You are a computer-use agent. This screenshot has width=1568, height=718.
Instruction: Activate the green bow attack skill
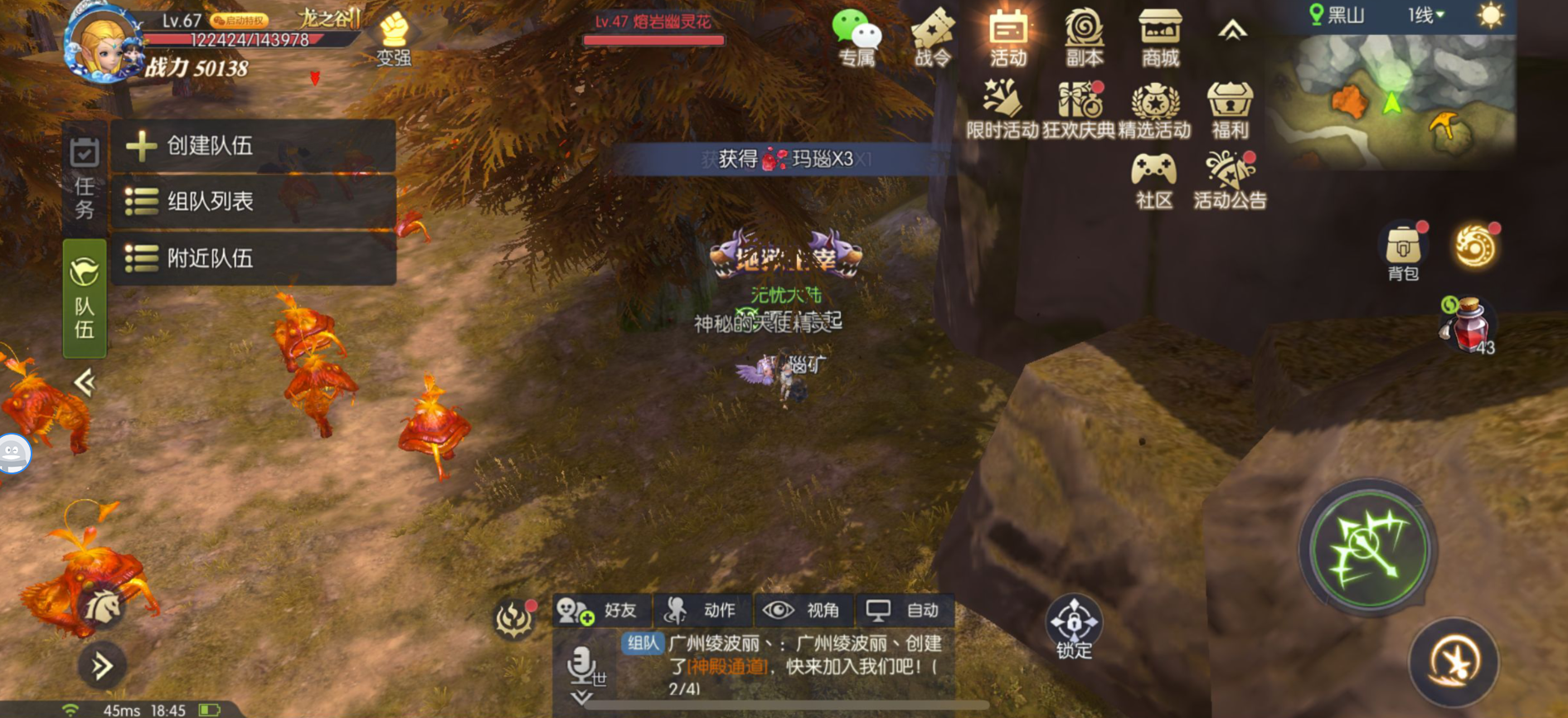coord(1367,549)
